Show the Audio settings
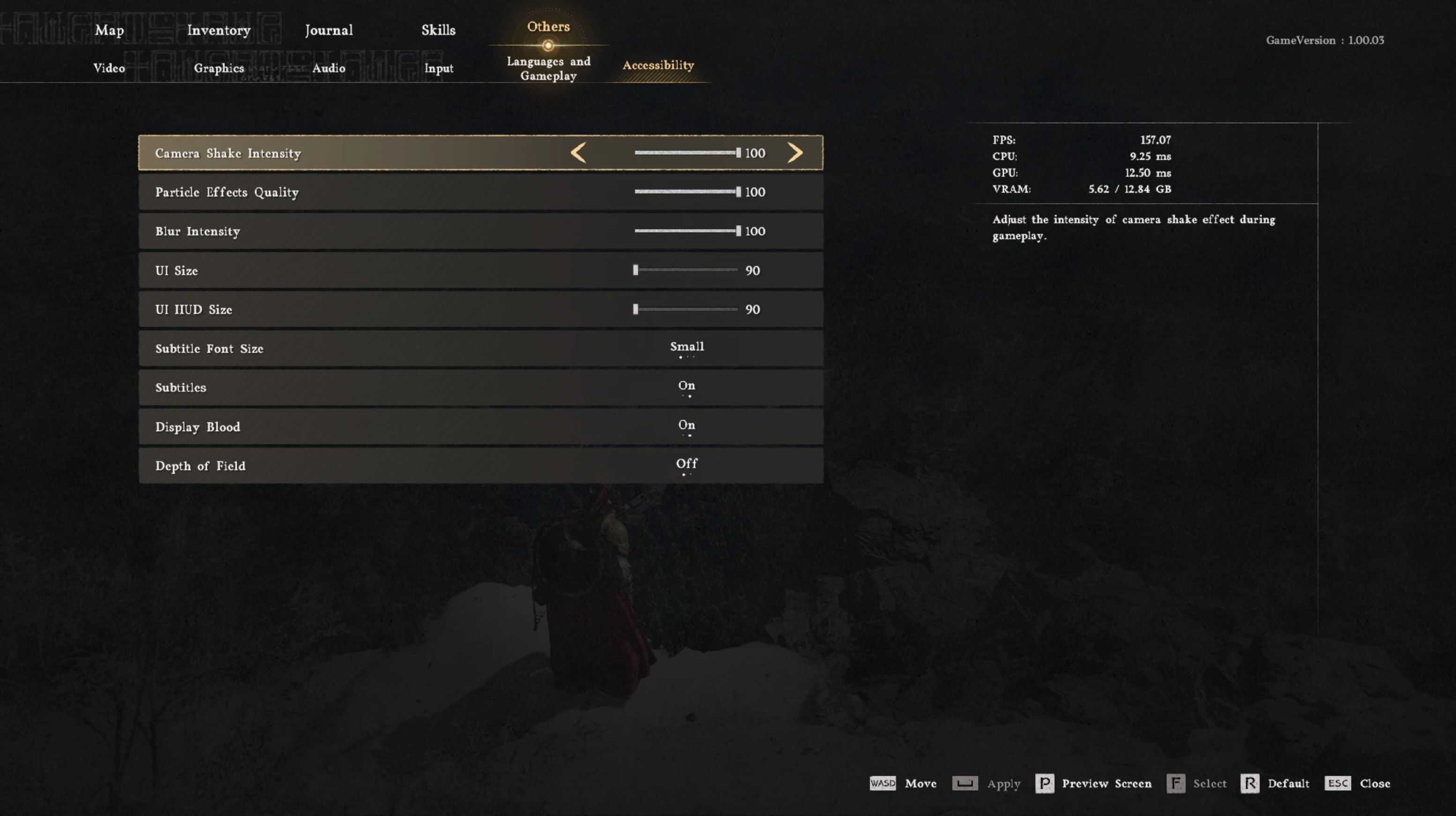Viewport: 1456px width, 816px height. (329, 68)
